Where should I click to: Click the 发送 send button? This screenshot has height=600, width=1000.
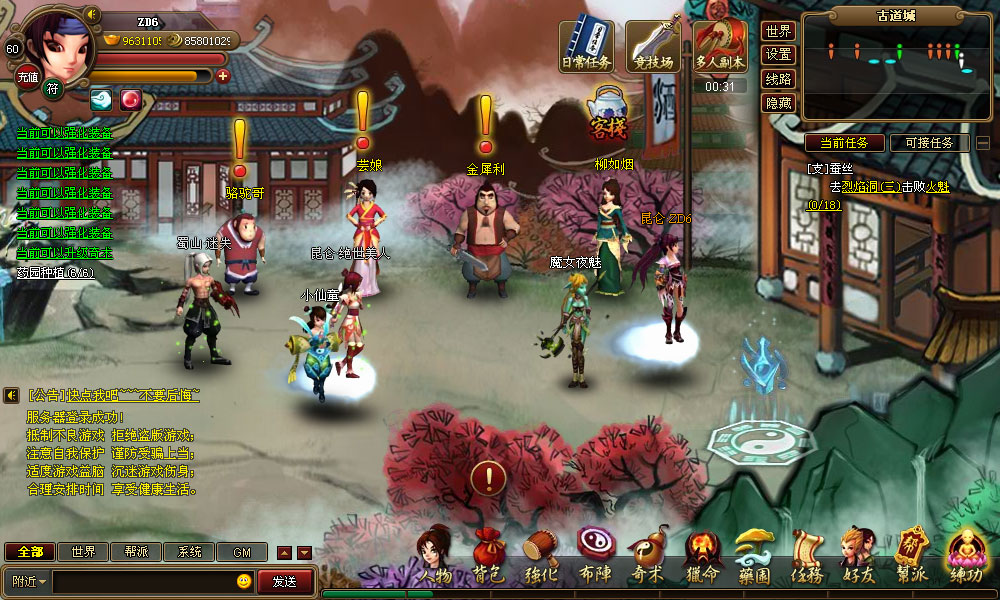284,581
